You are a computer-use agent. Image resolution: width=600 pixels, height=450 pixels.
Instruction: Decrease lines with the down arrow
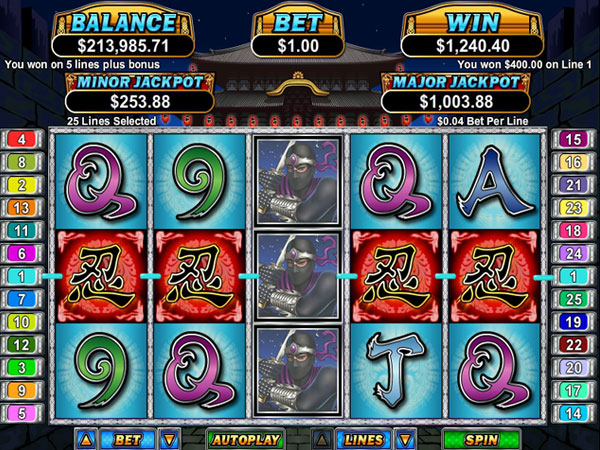(405, 438)
